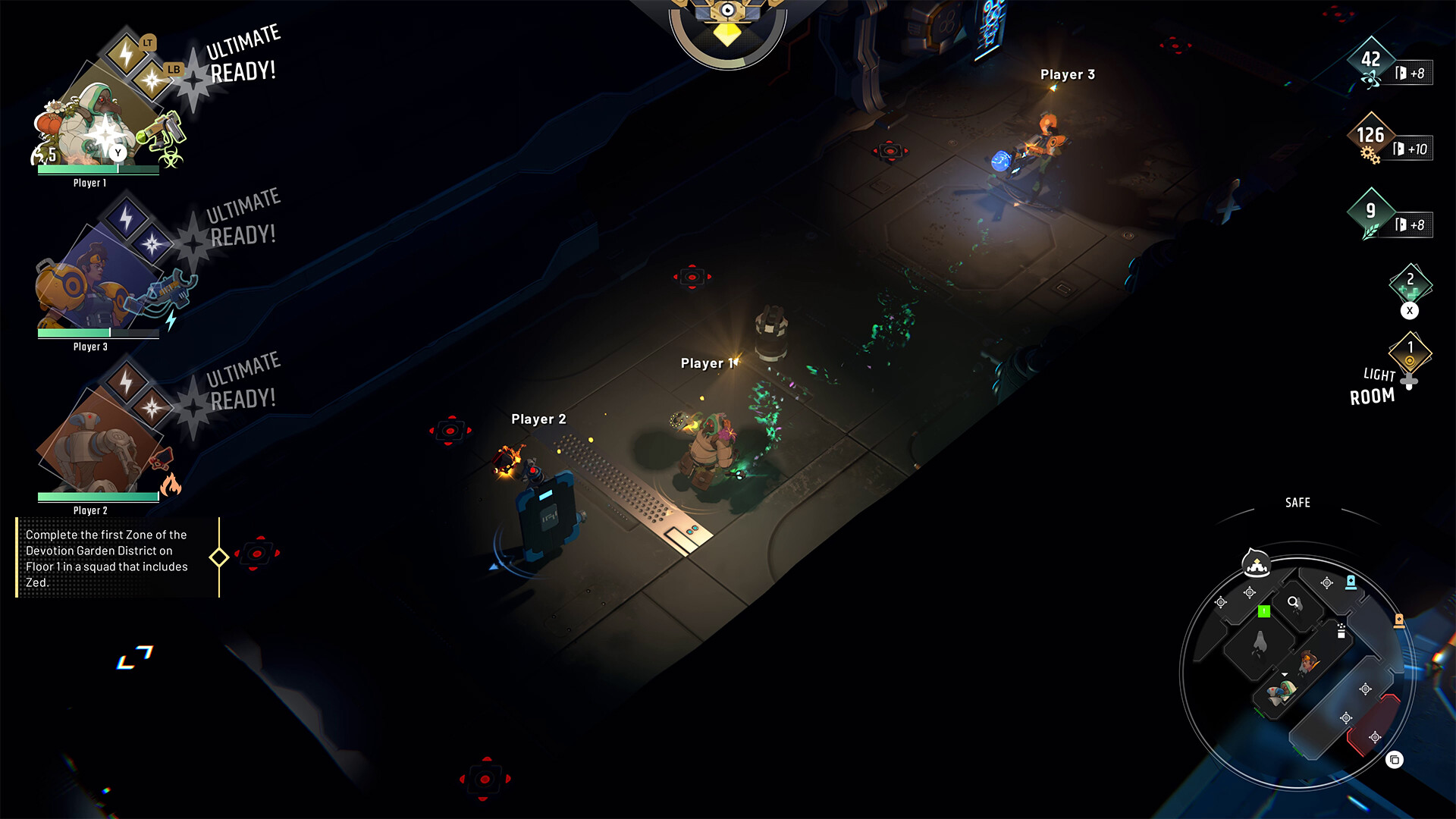Open the magnifying glass room on the minimap

click(x=1291, y=601)
